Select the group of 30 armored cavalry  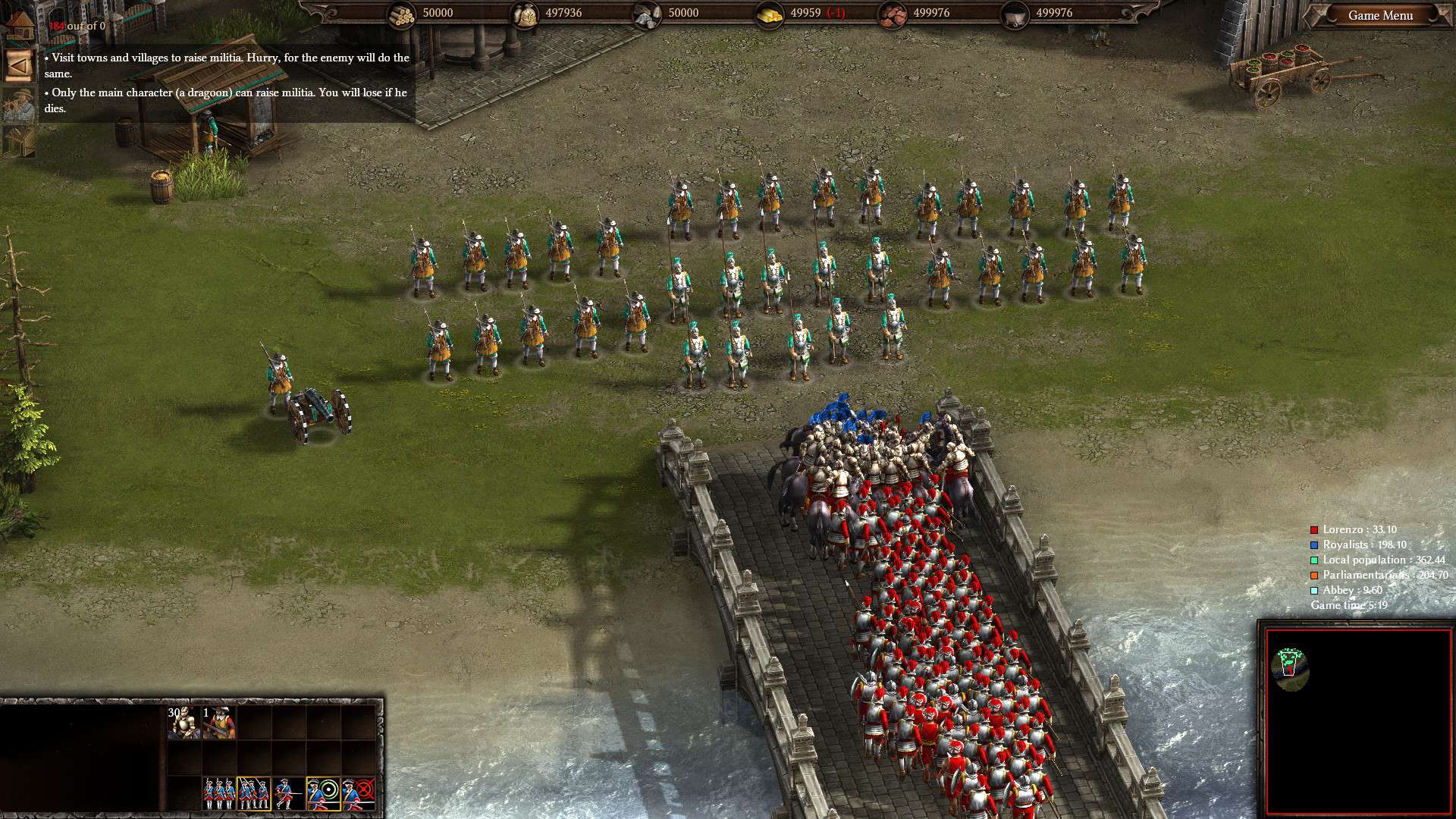click(184, 722)
